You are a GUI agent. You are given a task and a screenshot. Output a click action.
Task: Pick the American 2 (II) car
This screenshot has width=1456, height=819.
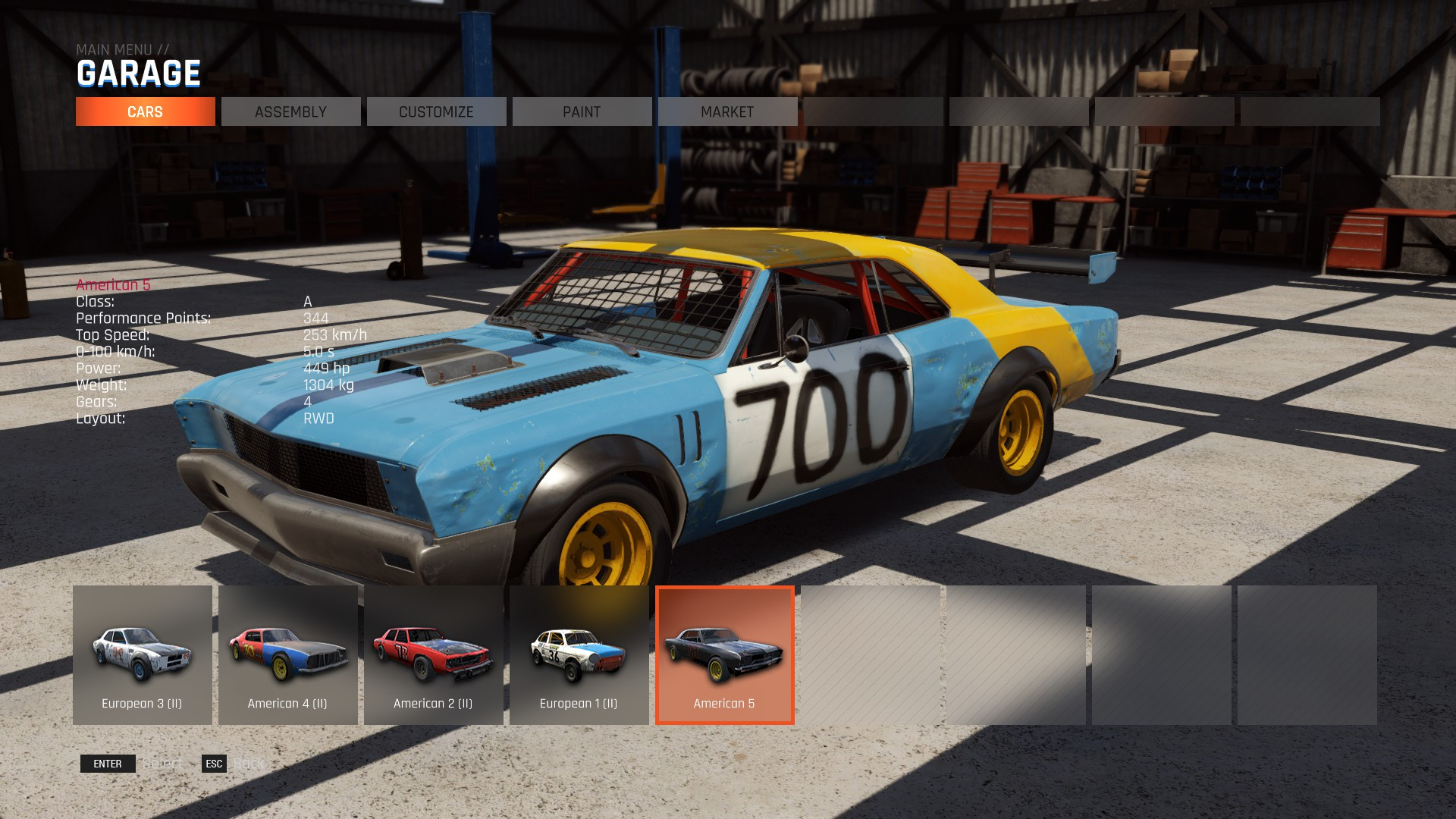pos(434,655)
